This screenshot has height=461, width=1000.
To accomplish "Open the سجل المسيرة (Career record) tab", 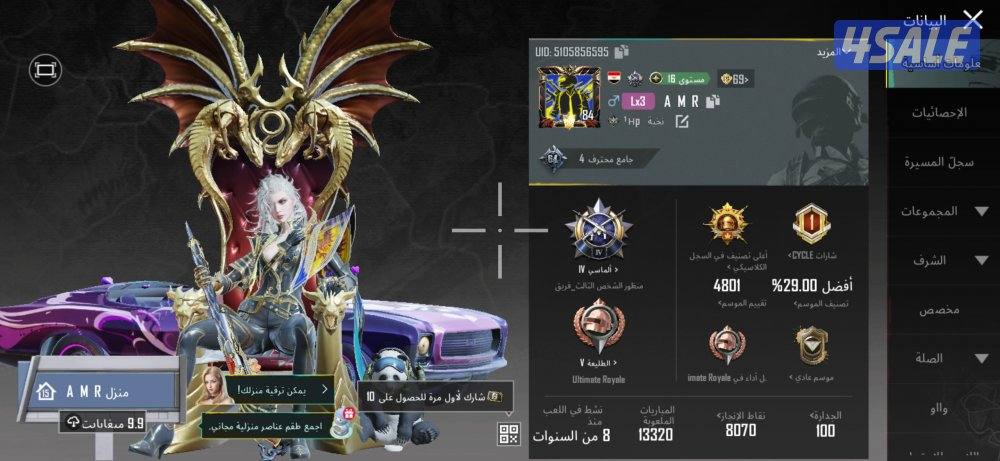I will coord(939,161).
